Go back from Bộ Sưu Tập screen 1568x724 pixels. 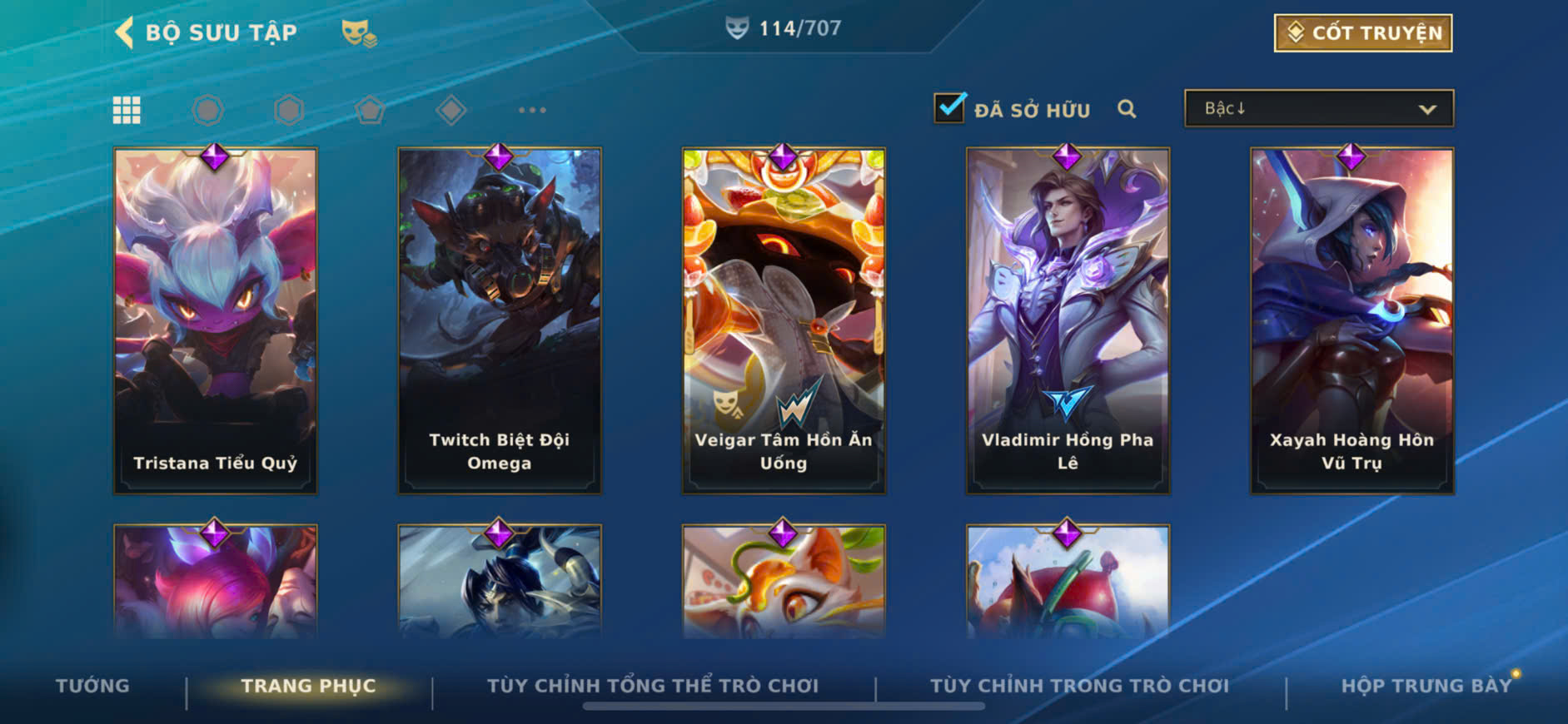(125, 32)
